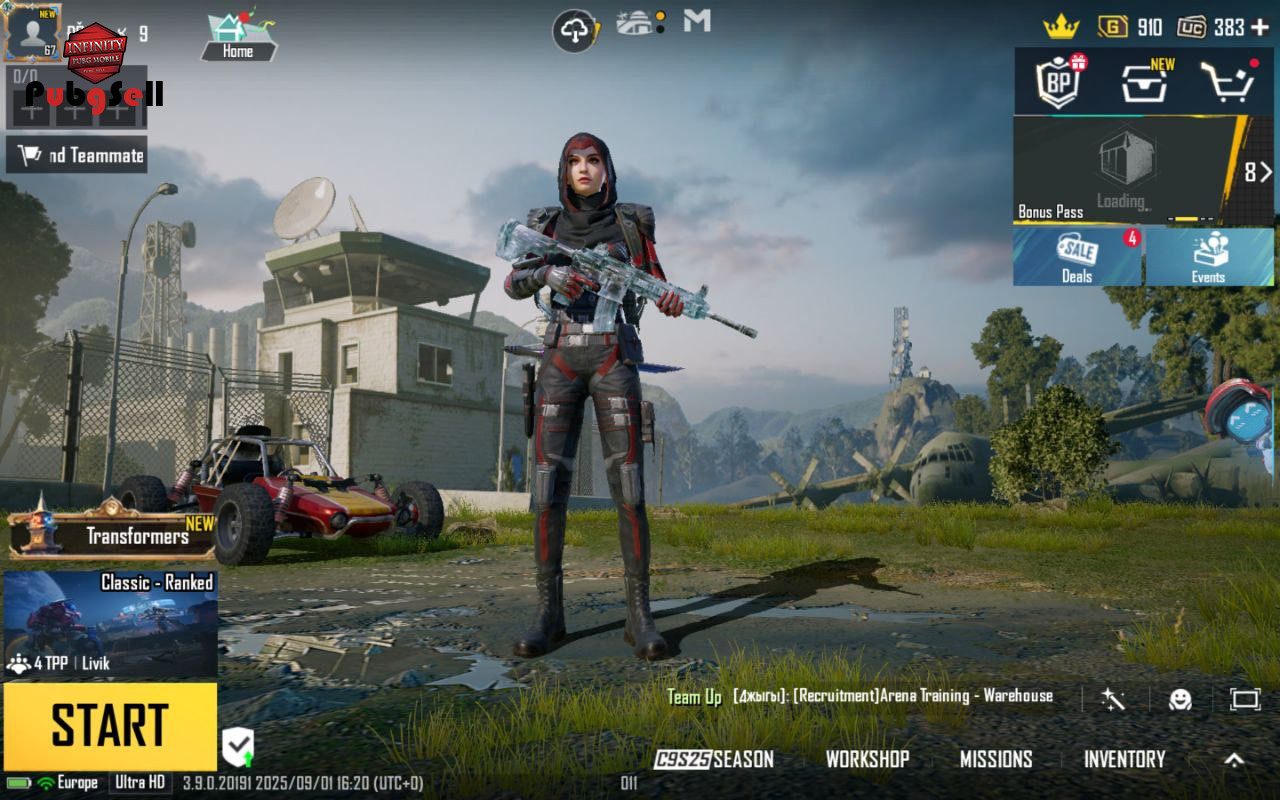Expand the bottom menu with the up arrow
Viewport: 1280px width, 800px height.
(1235, 759)
